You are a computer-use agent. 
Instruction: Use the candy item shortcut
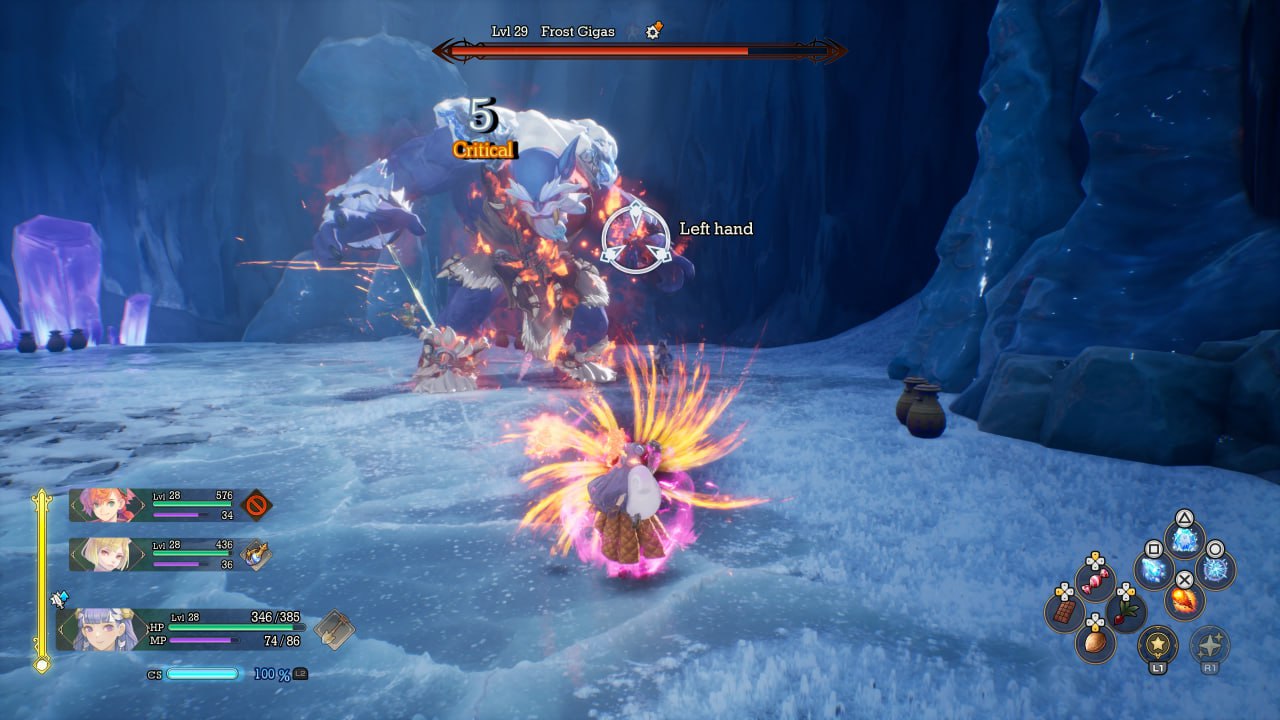1095,580
